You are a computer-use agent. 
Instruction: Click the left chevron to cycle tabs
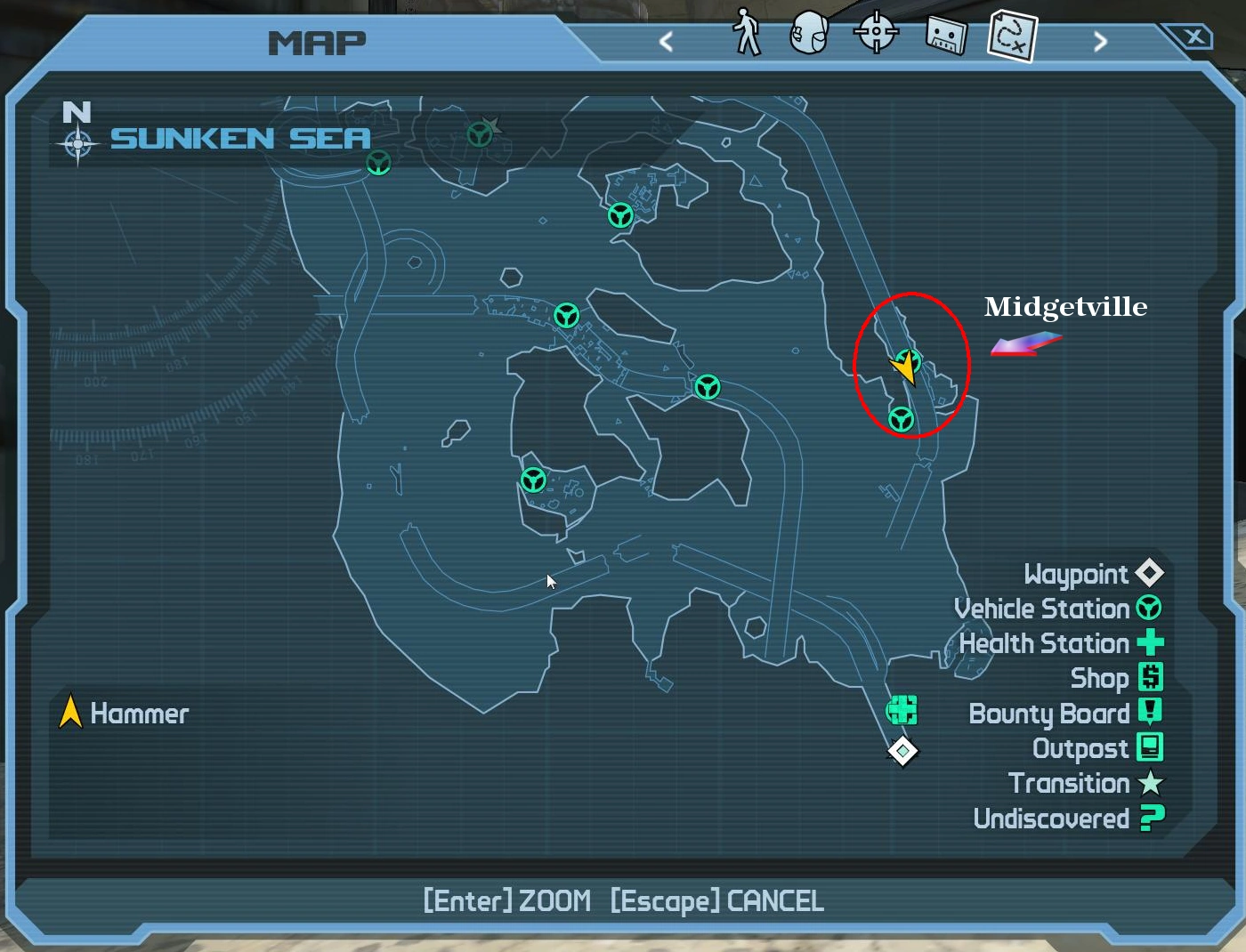pyautogui.click(x=667, y=41)
